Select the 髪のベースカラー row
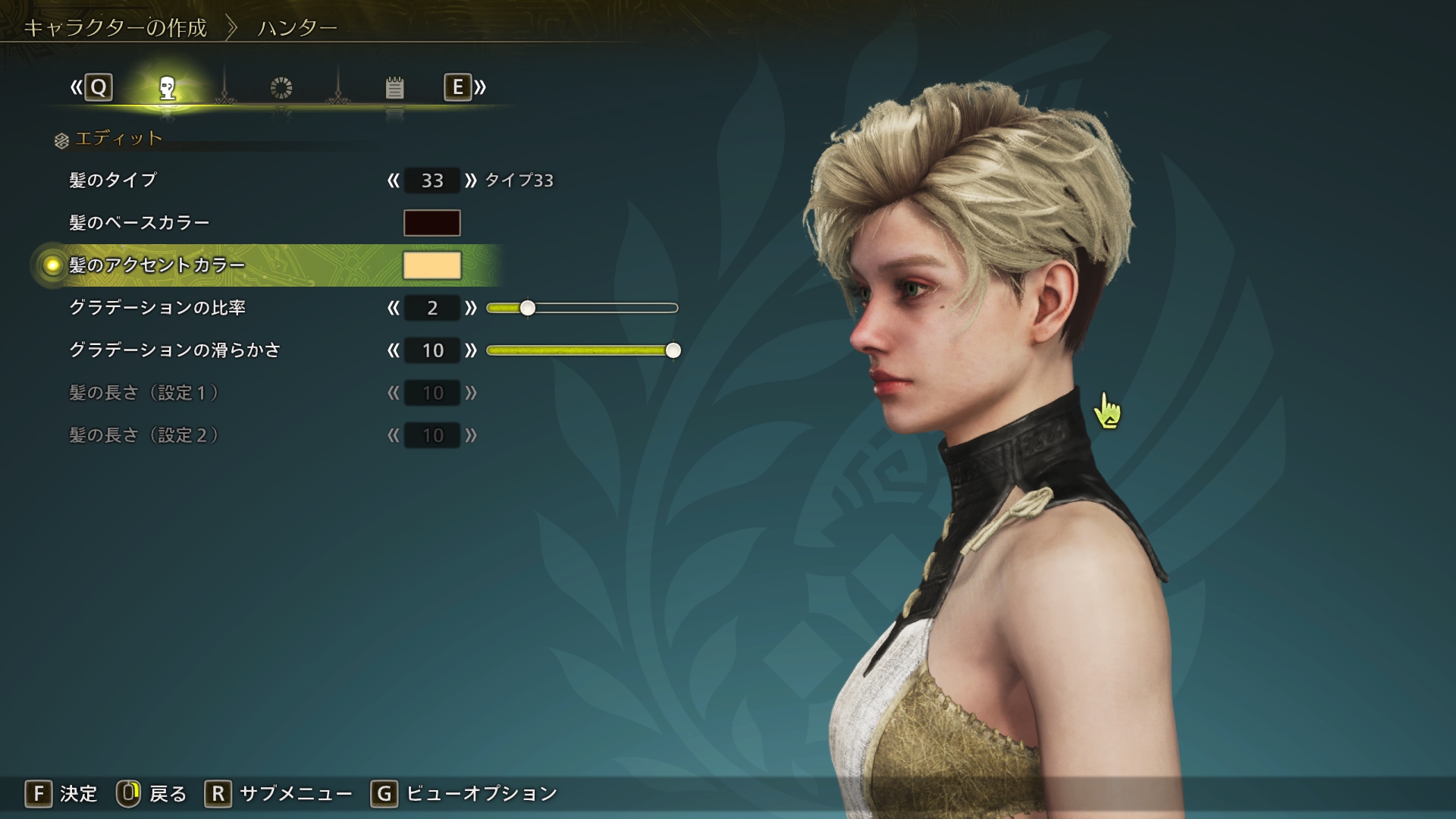 click(x=139, y=223)
